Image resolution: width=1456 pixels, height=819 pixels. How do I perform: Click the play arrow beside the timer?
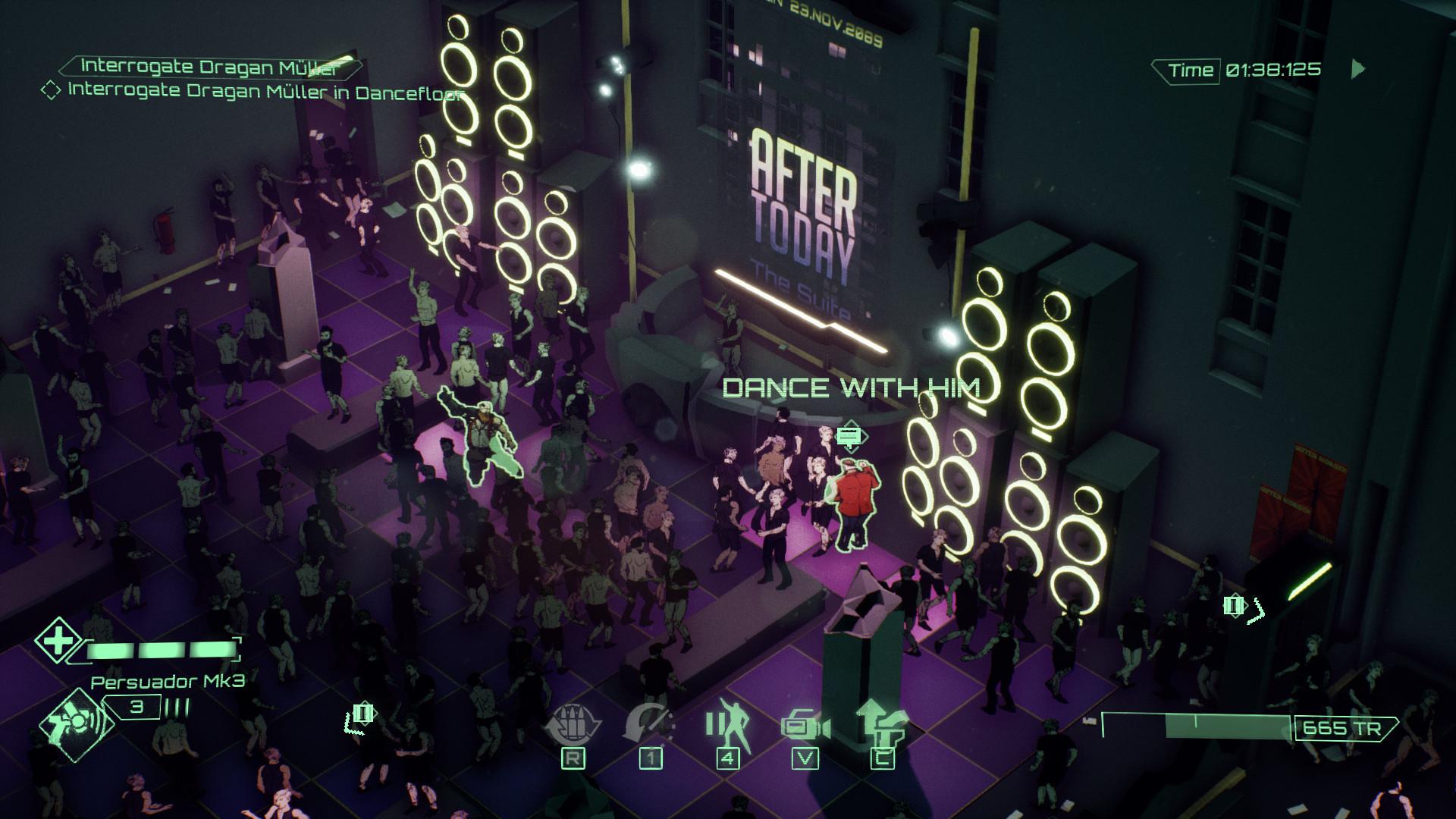click(1358, 70)
